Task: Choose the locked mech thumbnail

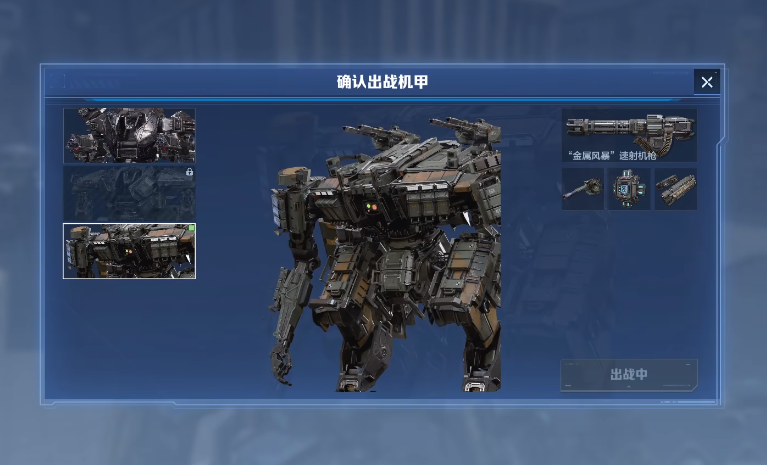Action: click(129, 193)
